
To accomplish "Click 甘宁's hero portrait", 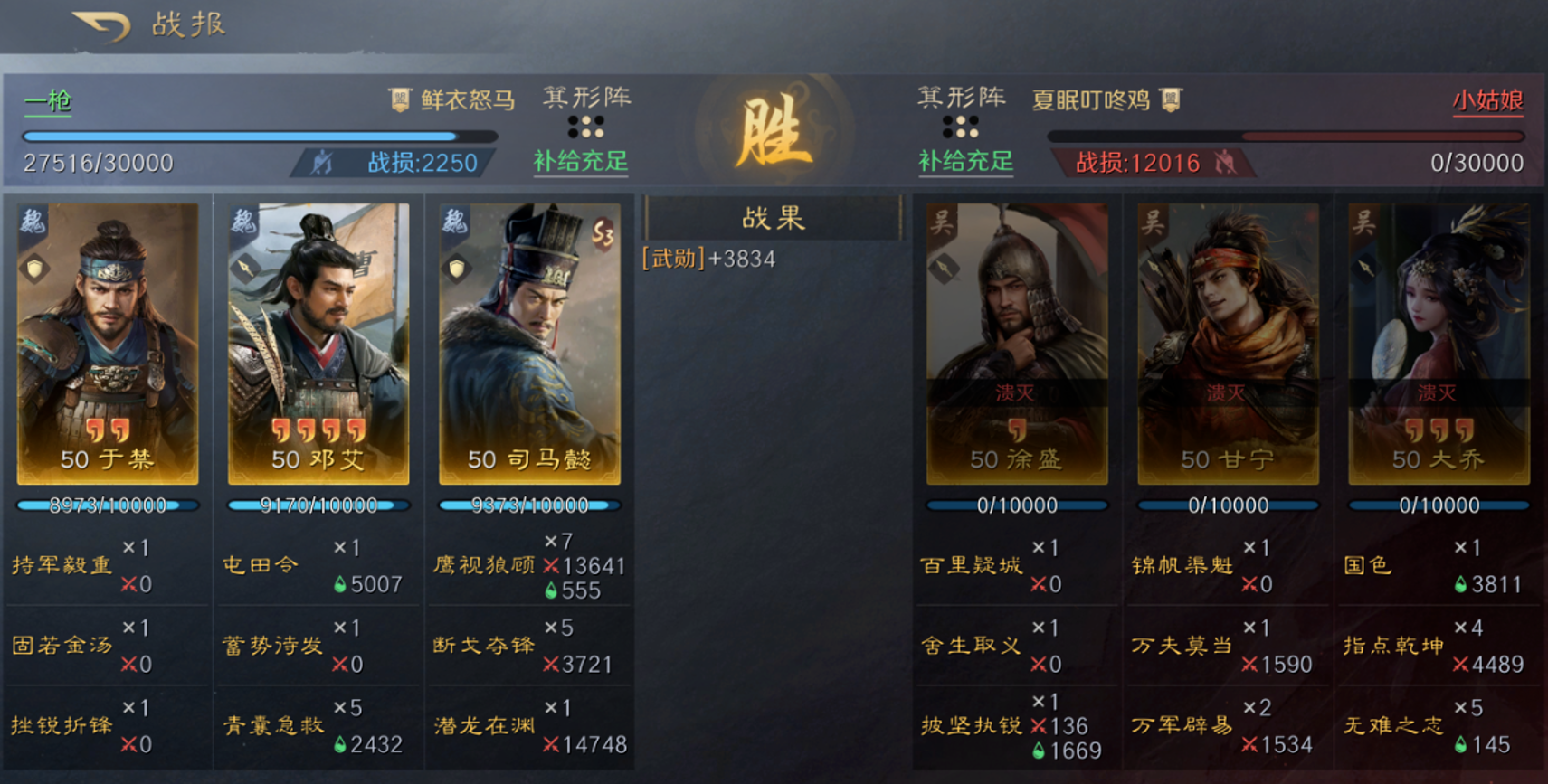I will [1226, 344].
